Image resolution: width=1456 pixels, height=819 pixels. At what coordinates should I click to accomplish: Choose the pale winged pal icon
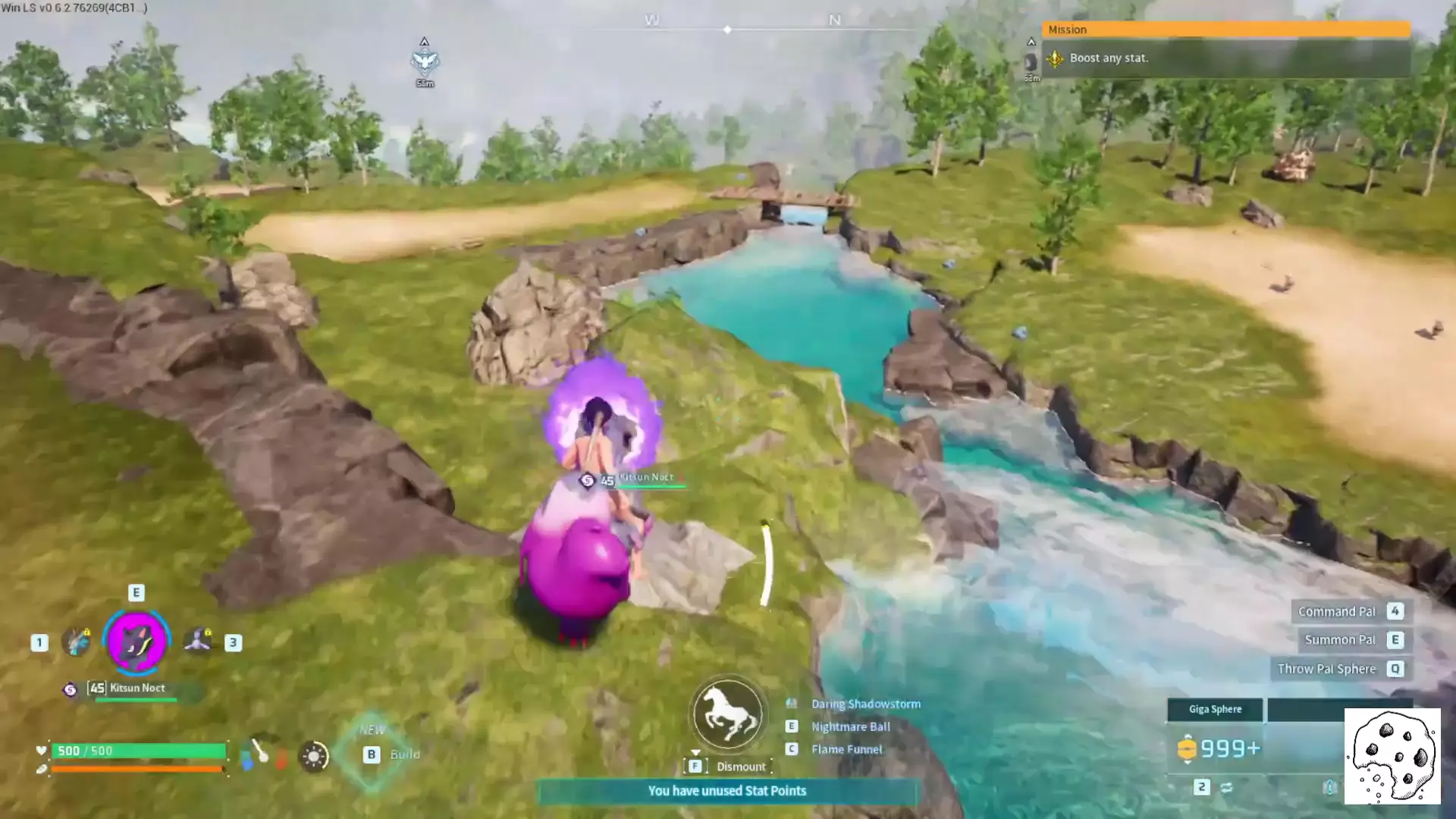pyautogui.click(x=199, y=642)
